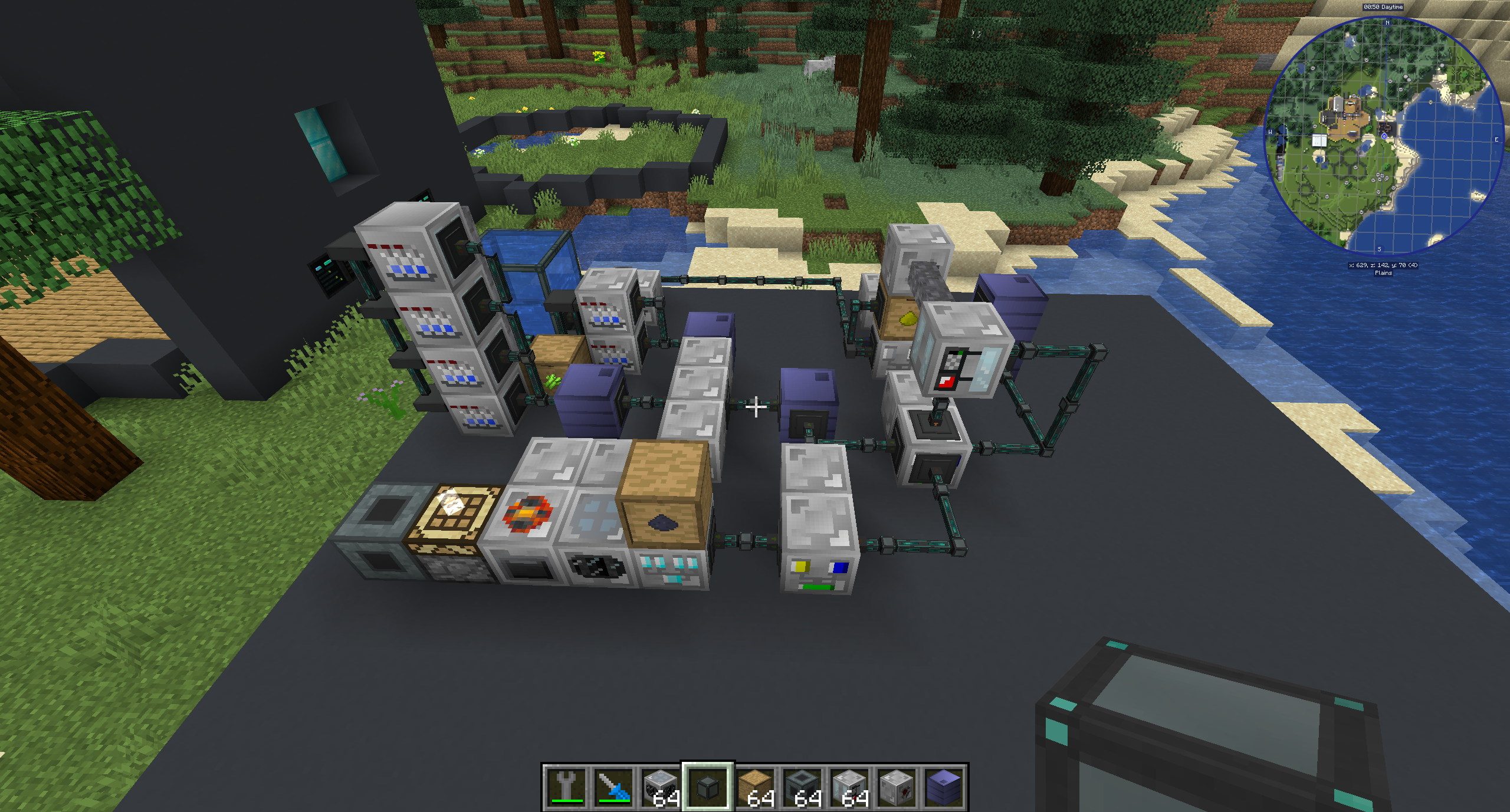The width and height of the screenshot is (1510, 812).
Task: Select the blue-tipped tool hotbar slot
Action: (613, 787)
